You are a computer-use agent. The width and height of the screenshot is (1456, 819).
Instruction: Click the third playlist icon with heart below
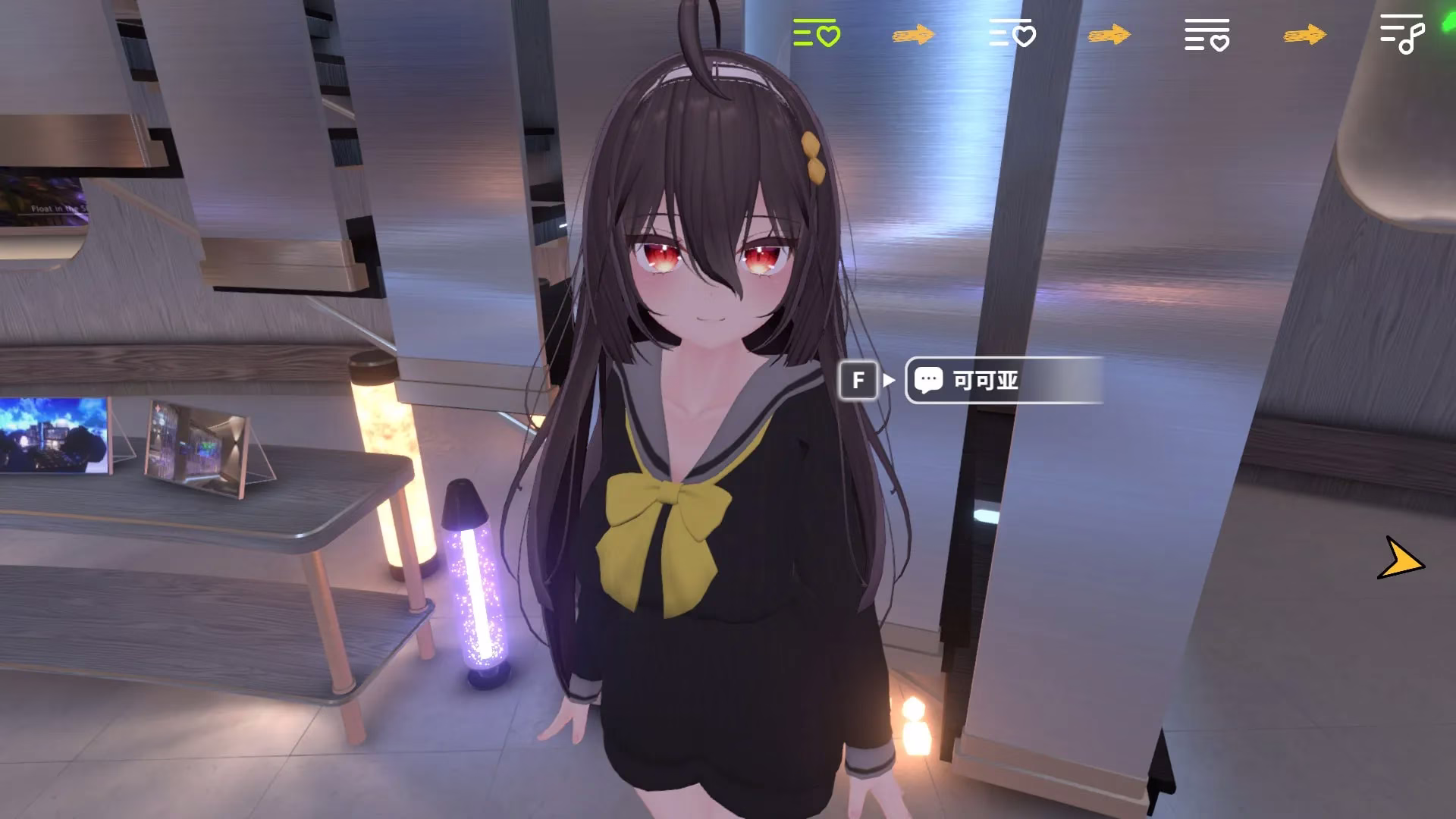1206,34
